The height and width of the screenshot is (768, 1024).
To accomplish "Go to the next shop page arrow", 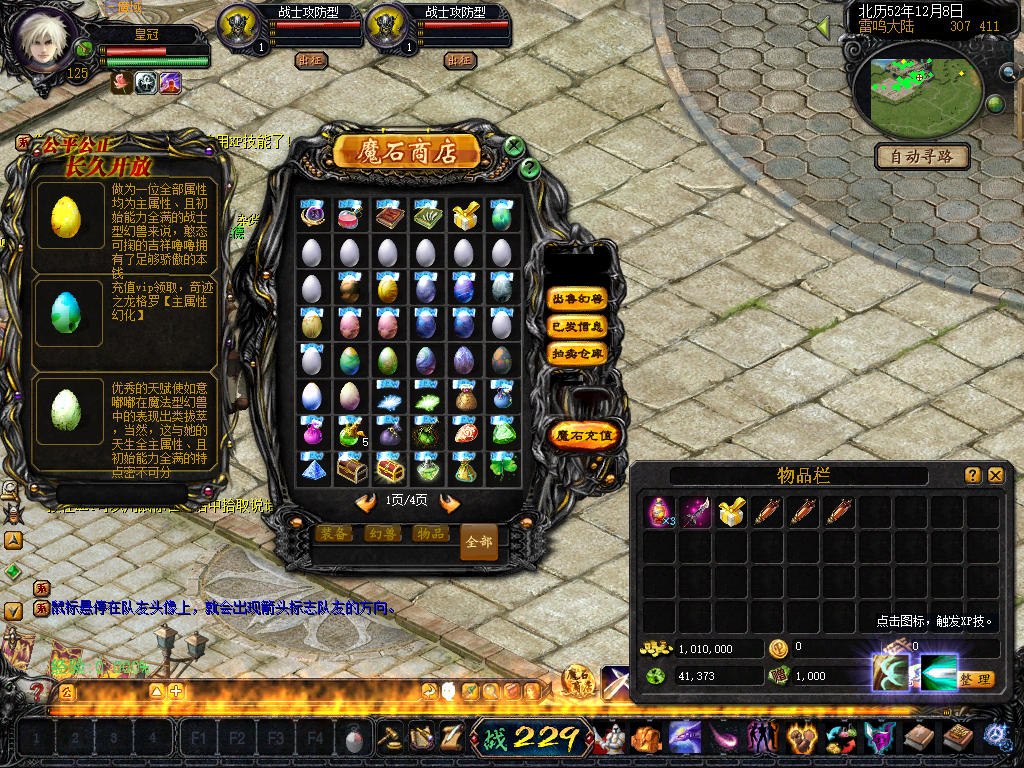I will click(450, 502).
